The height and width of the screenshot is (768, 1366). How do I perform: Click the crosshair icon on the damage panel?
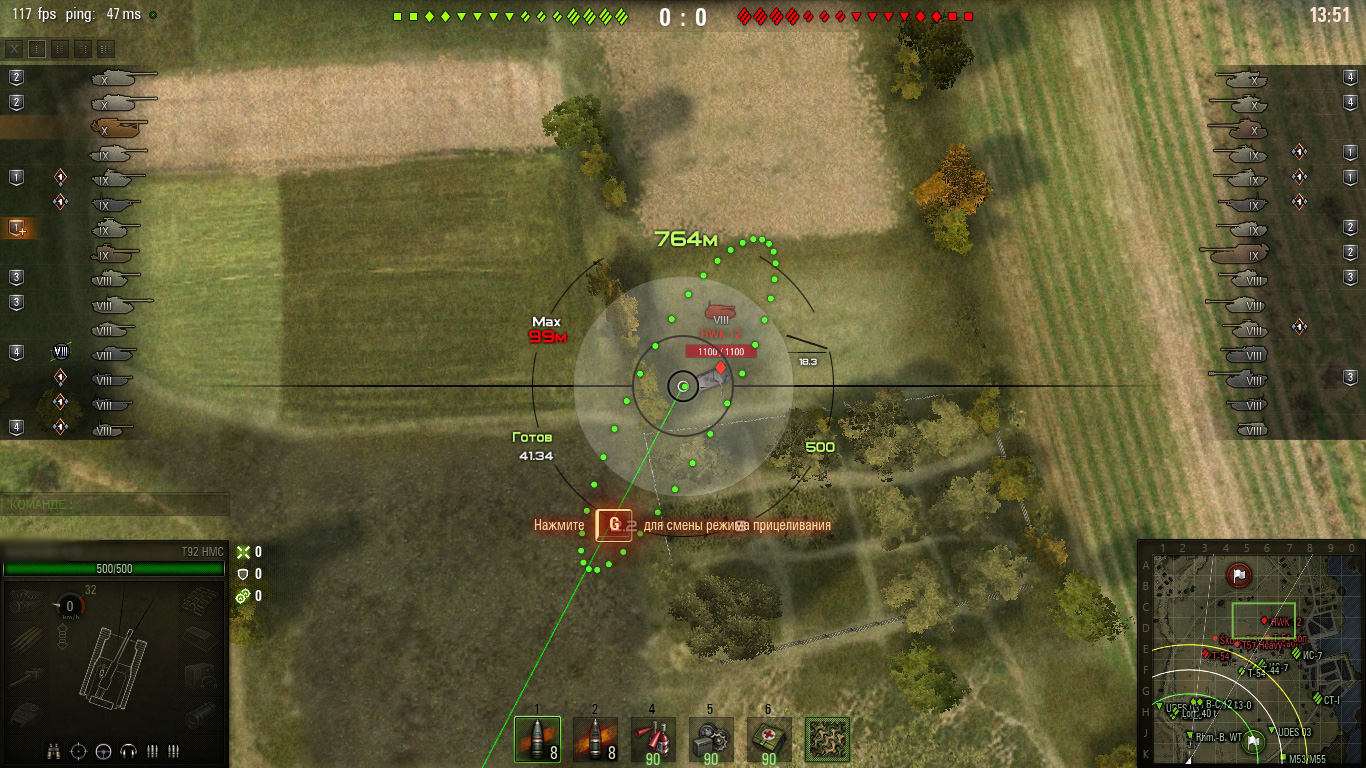(x=78, y=751)
